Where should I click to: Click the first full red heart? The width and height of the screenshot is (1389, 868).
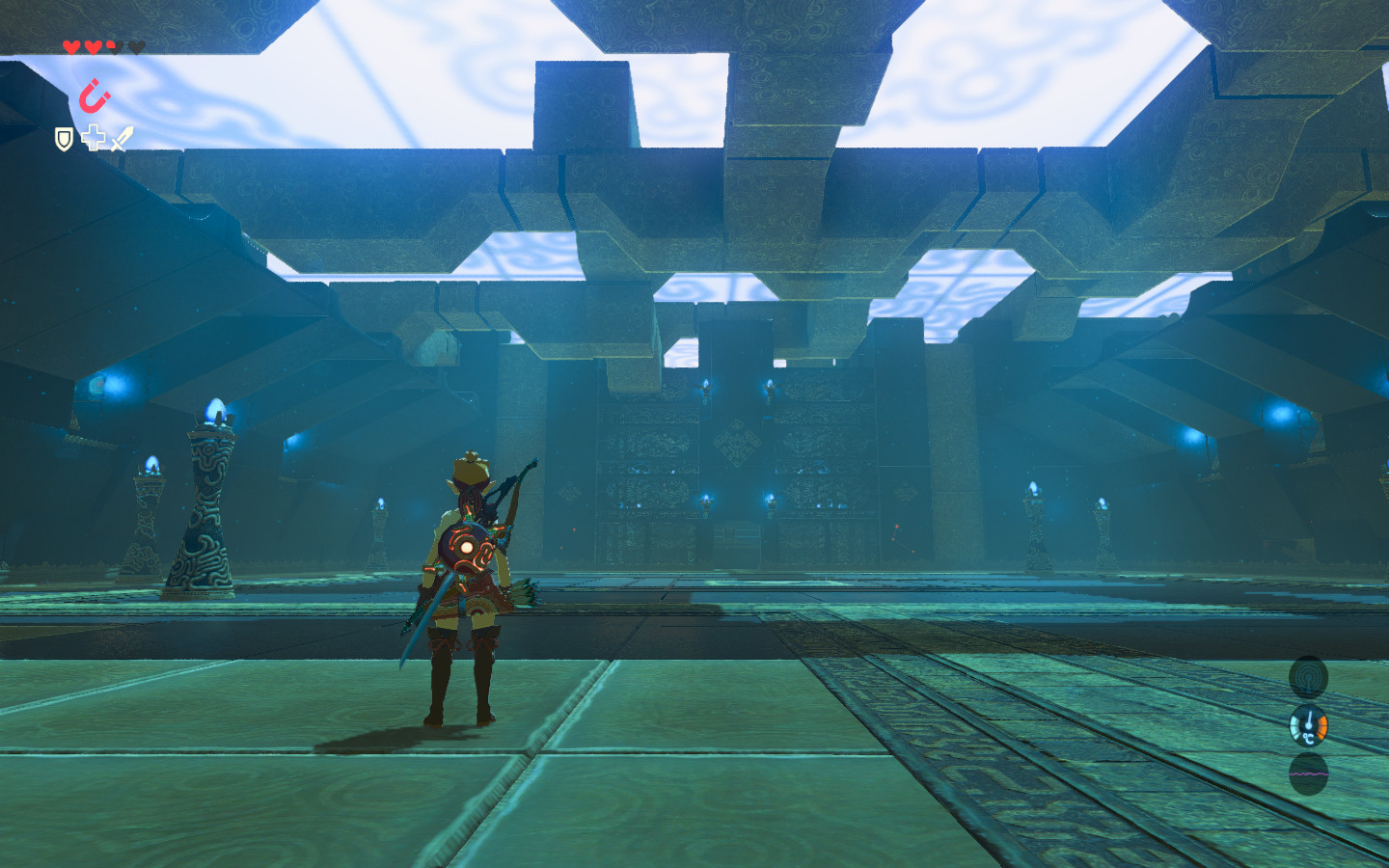click(71, 45)
